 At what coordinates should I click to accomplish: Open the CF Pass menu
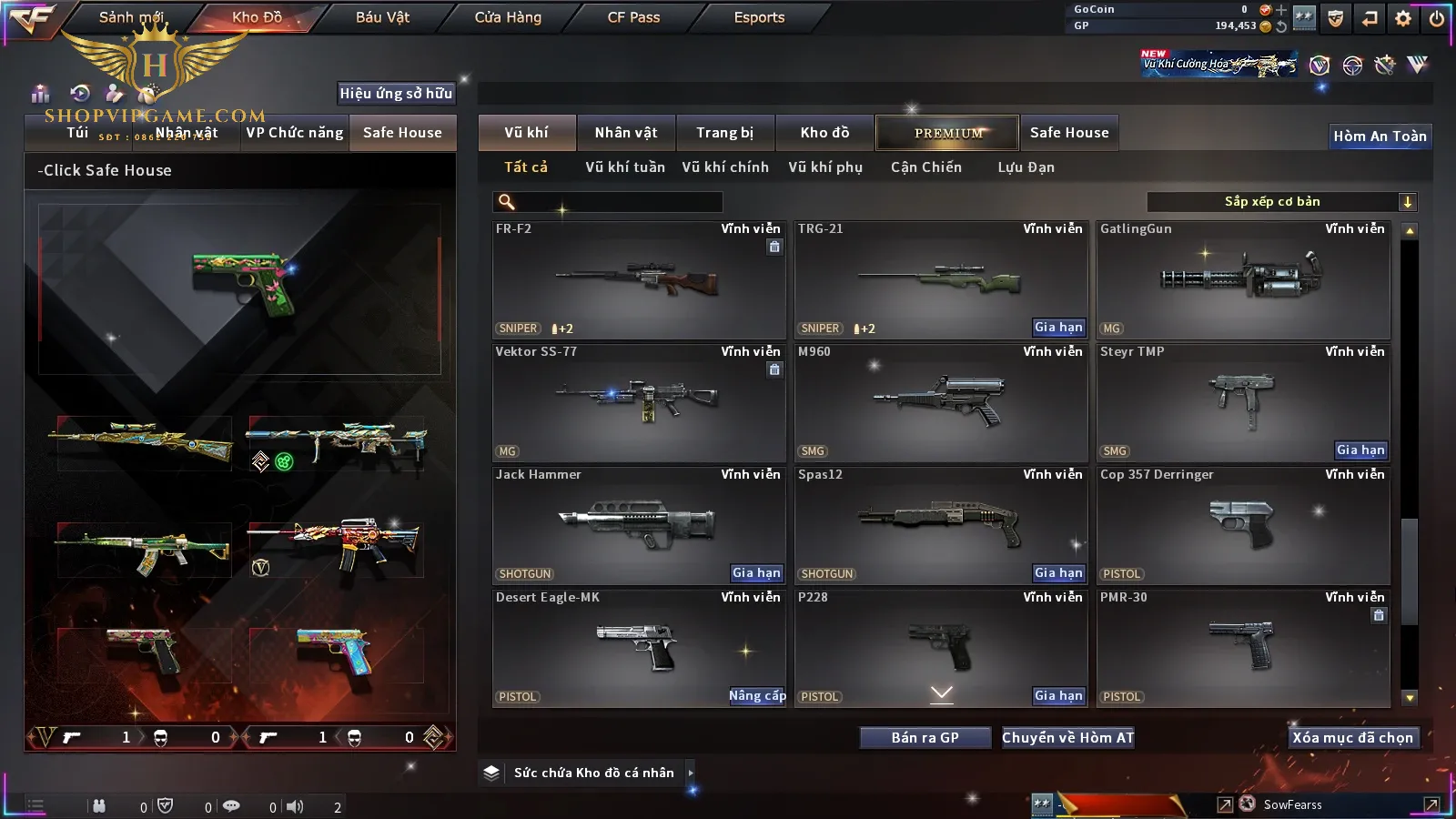633,17
